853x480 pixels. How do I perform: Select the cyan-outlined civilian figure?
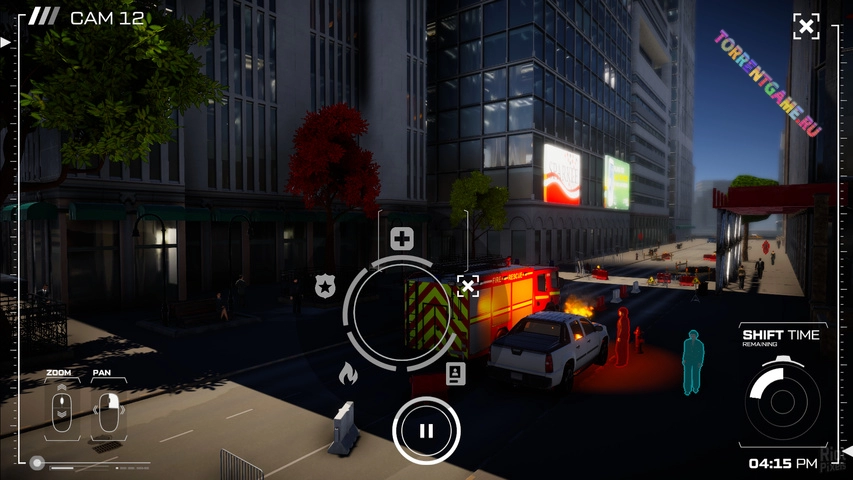pos(693,360)
